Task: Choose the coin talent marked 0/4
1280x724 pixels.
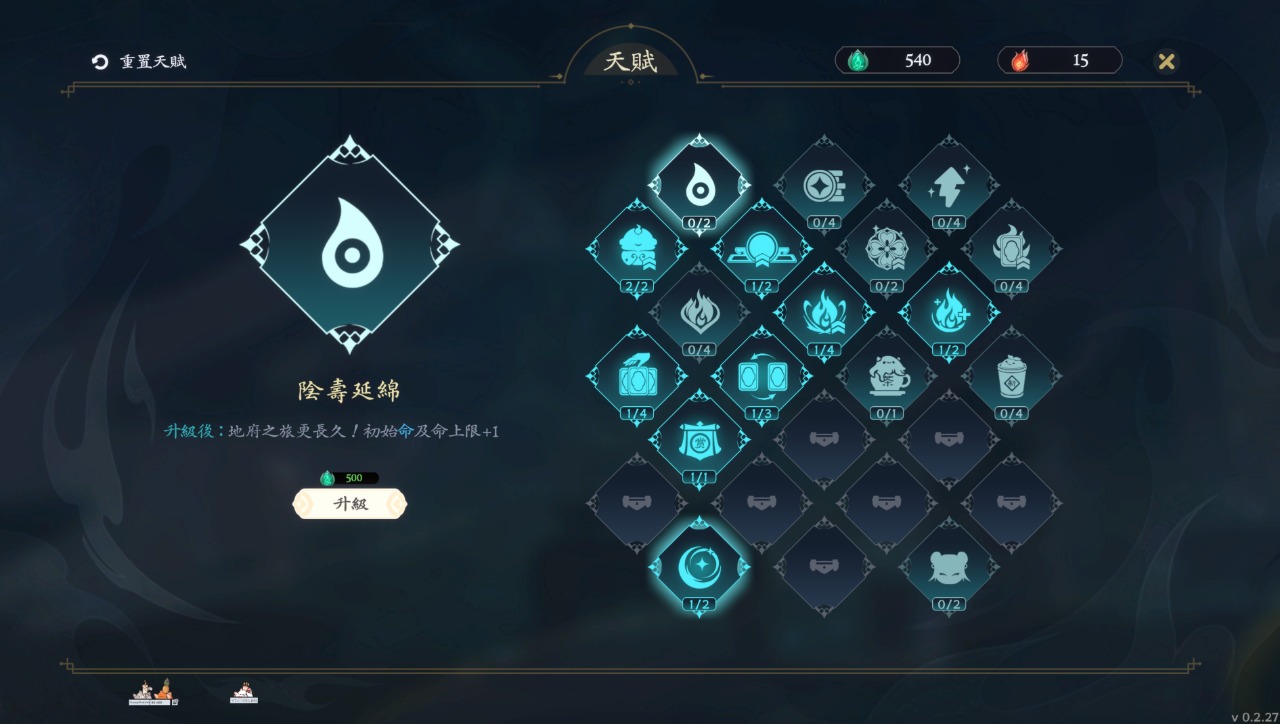Action: 824,185
